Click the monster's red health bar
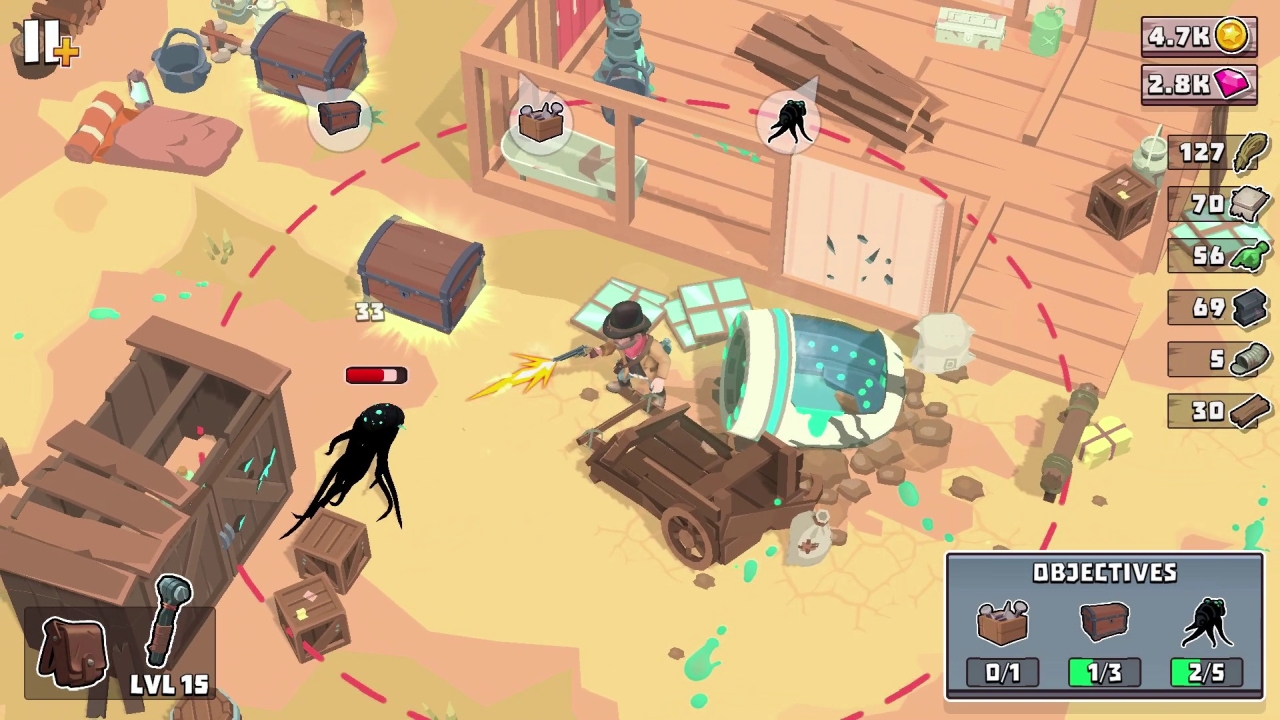Screen dimensions: 1280x720 [x=375, y=374]
